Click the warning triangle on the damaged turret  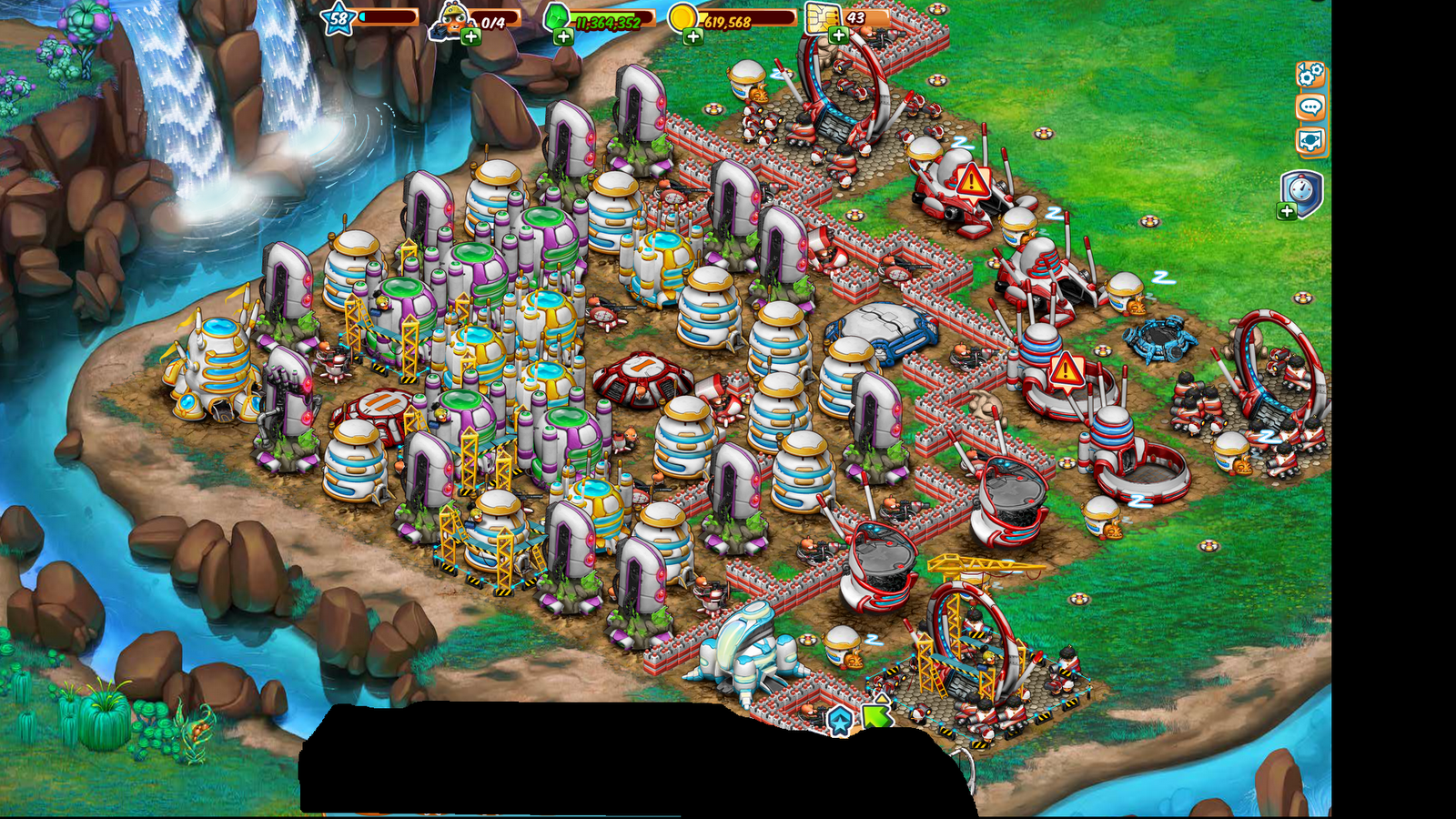pos(972,181)
